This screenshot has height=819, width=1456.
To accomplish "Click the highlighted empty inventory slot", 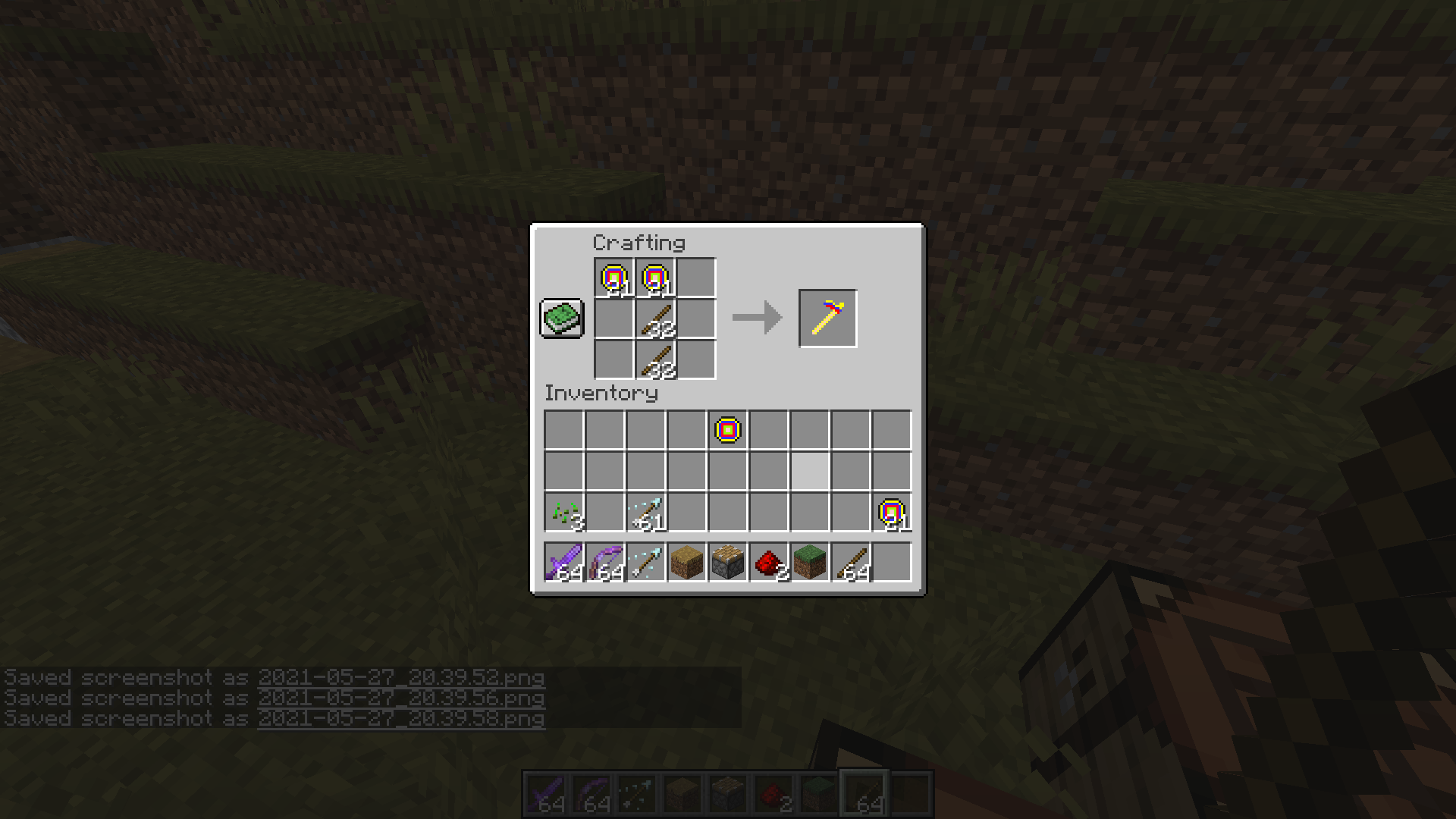I will (x=808, y=470).
